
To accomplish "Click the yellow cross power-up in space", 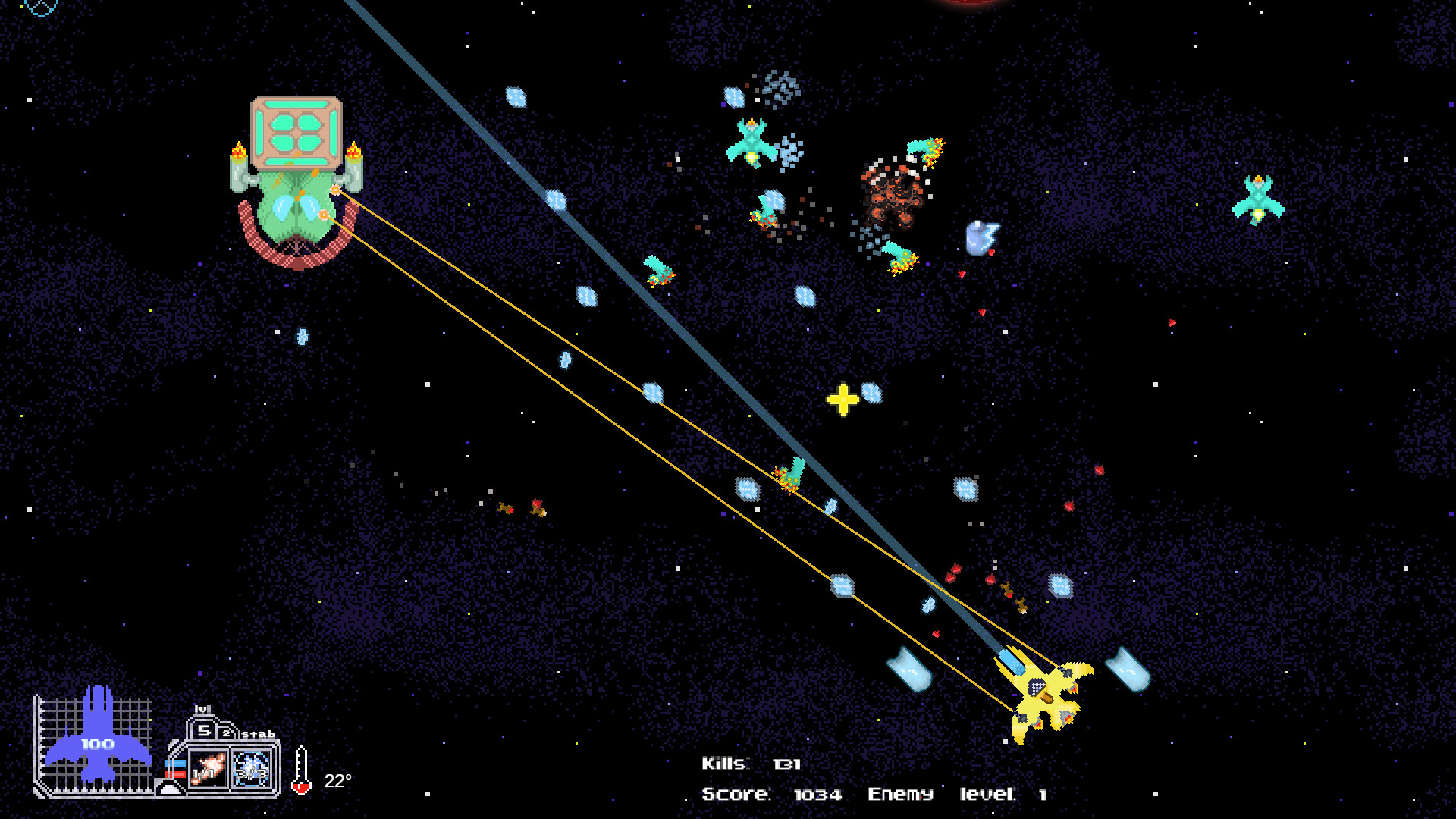I will point(842,400).
